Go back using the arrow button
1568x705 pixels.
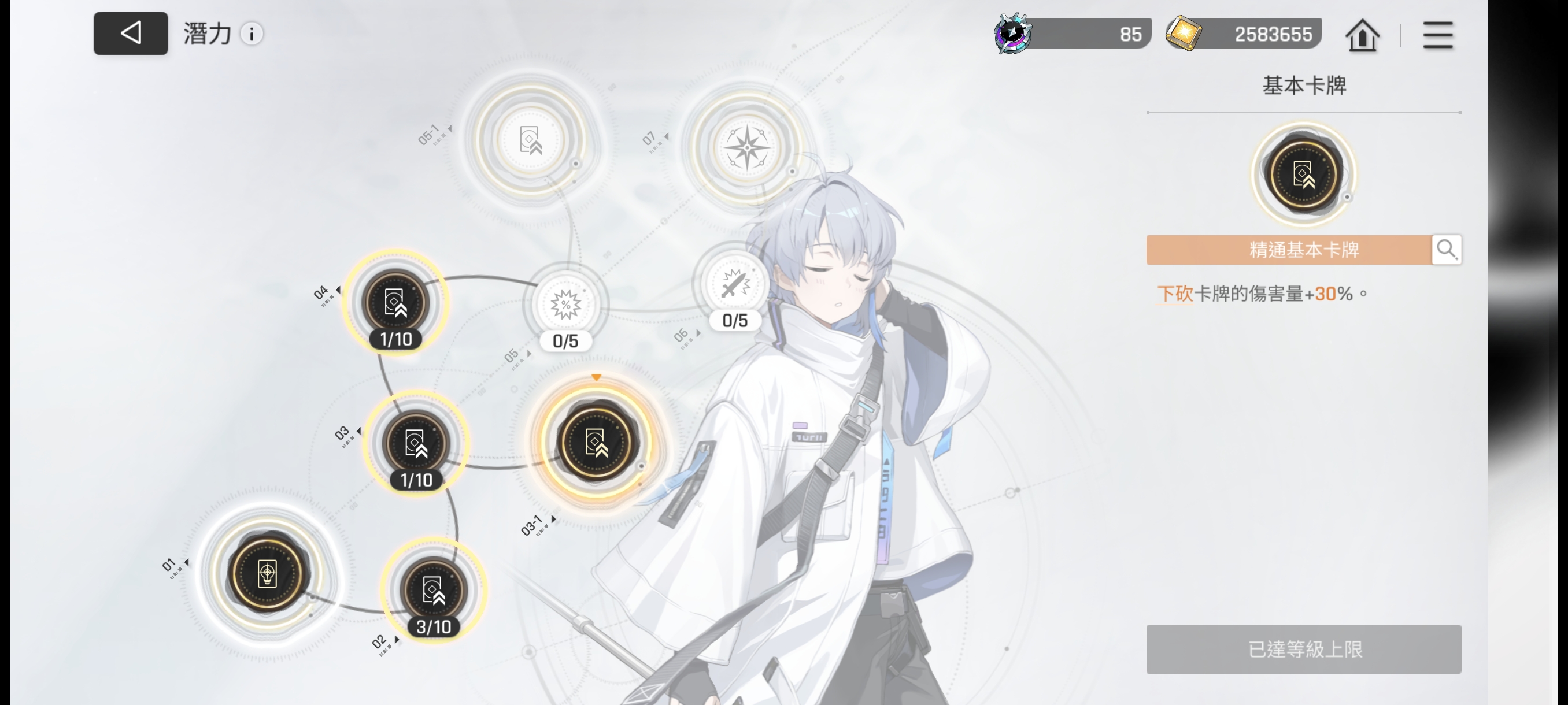[x=130, y=34]
